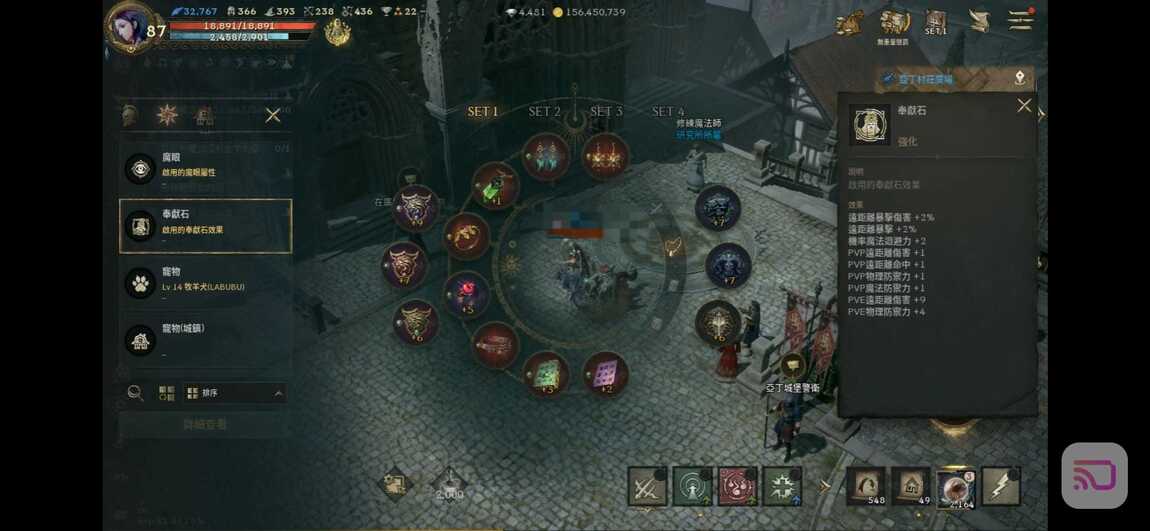Close the 奉獻石 detail panel
Screen dimensions: 1150x531
pyautogui.click(x=1024, y=105)
